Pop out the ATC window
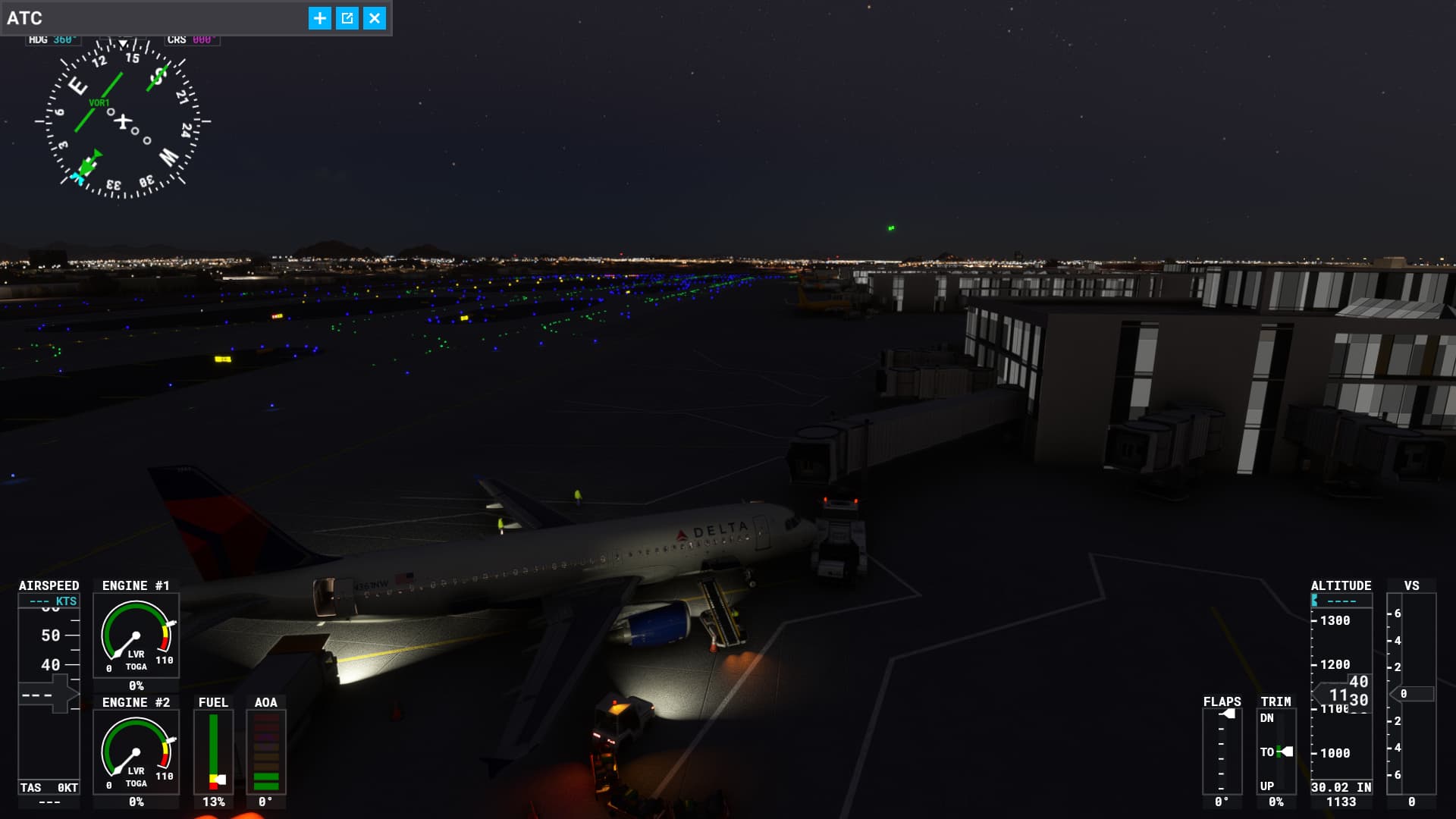Screen dimensions: 1456x819 pos(347,17)
